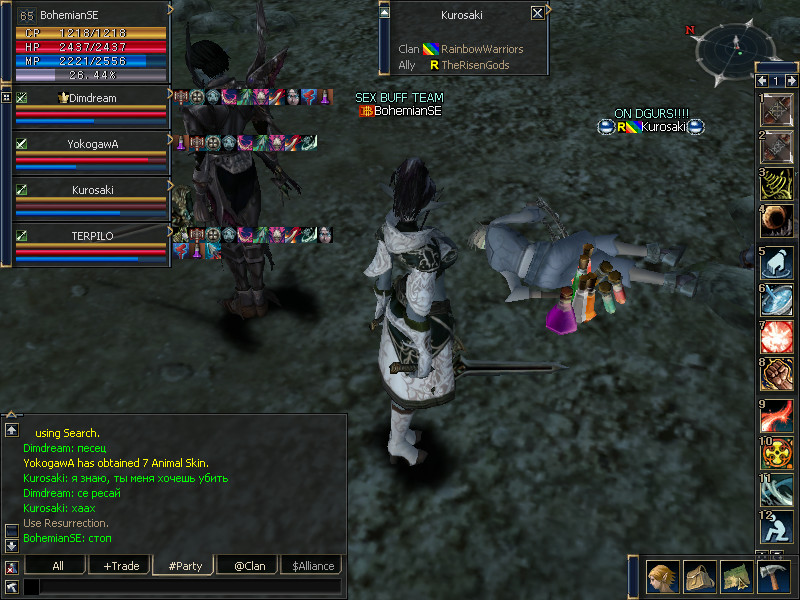Switch to the All chat tab

click(x=58, y=566)
